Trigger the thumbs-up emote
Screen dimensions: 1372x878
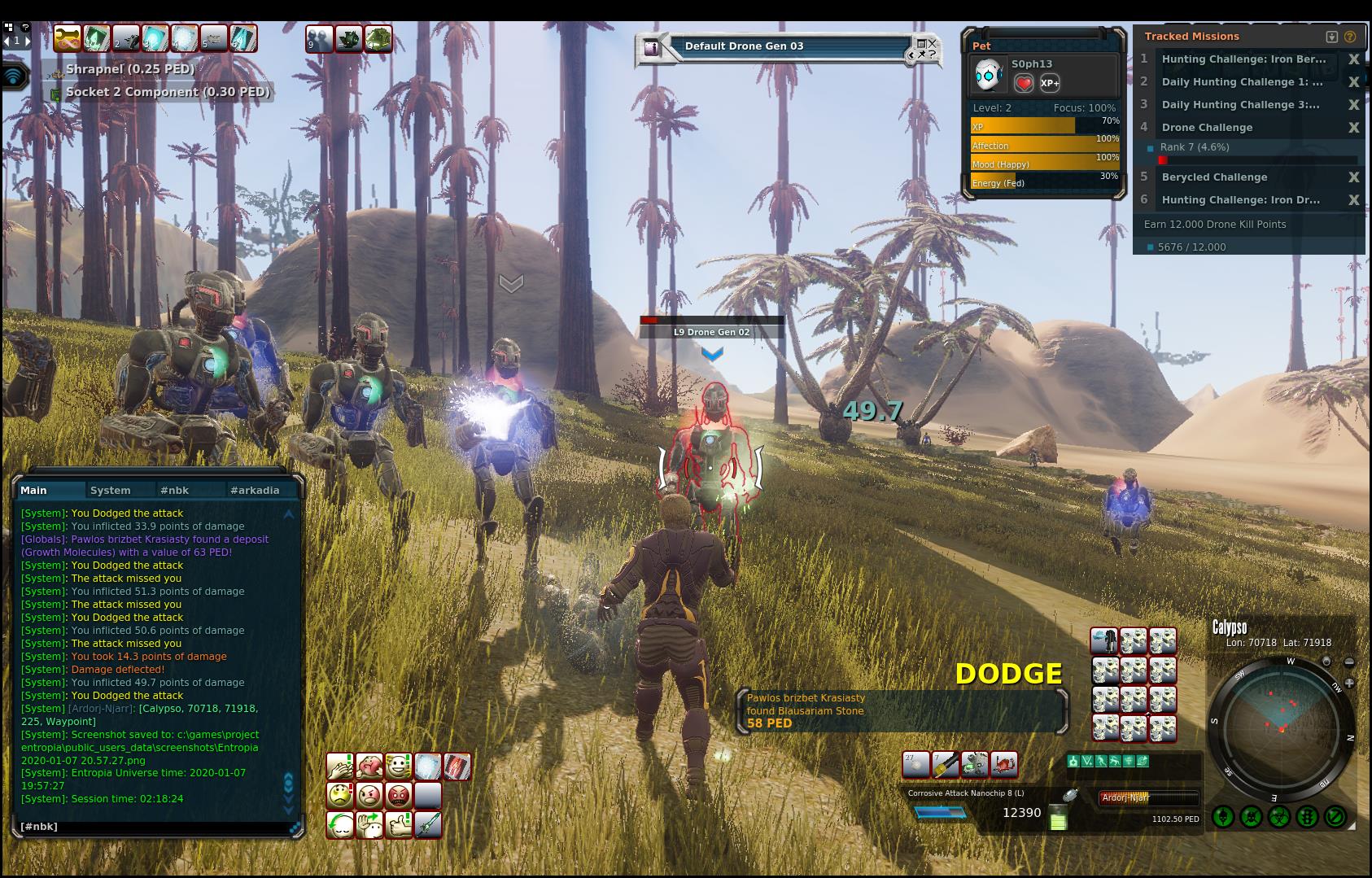click(399, 825)
